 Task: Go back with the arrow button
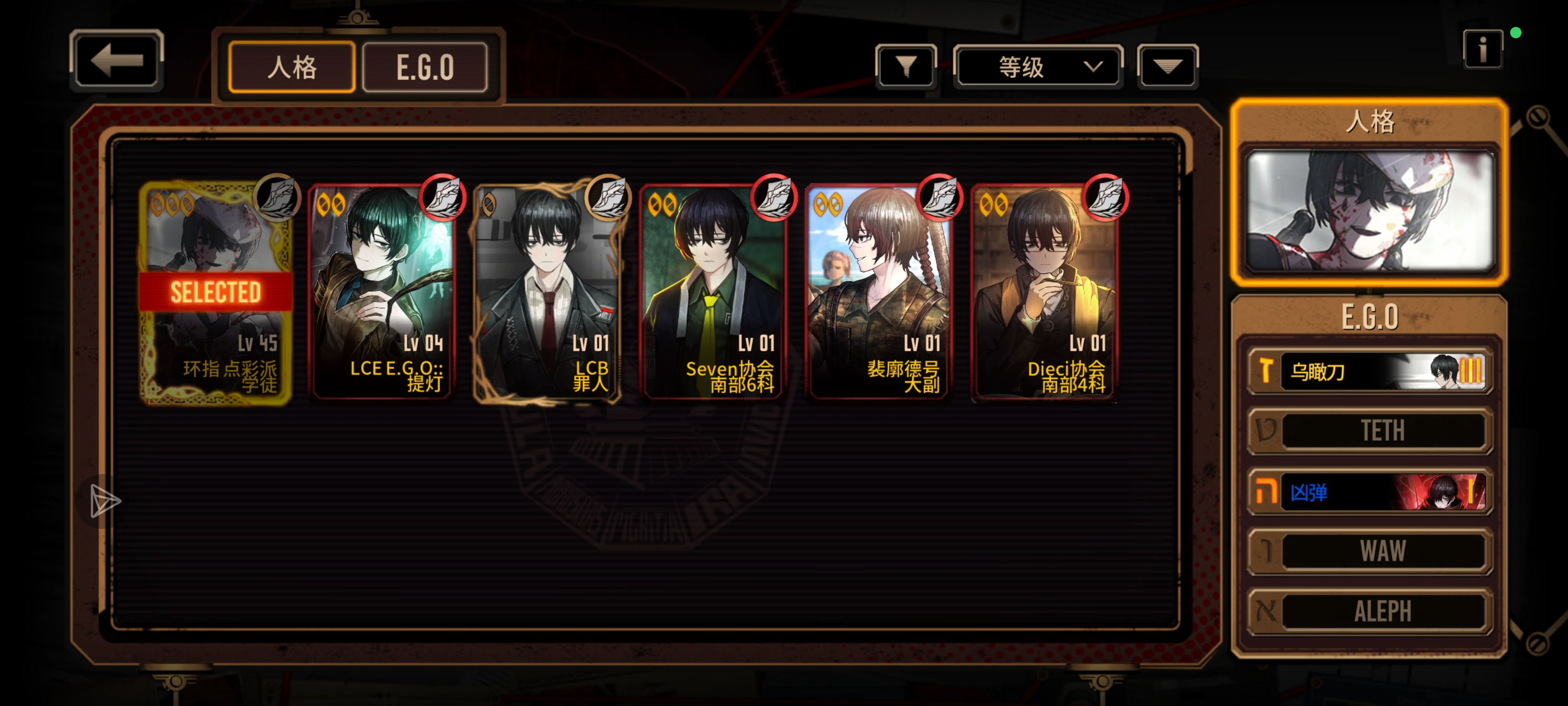pos(116,60)
